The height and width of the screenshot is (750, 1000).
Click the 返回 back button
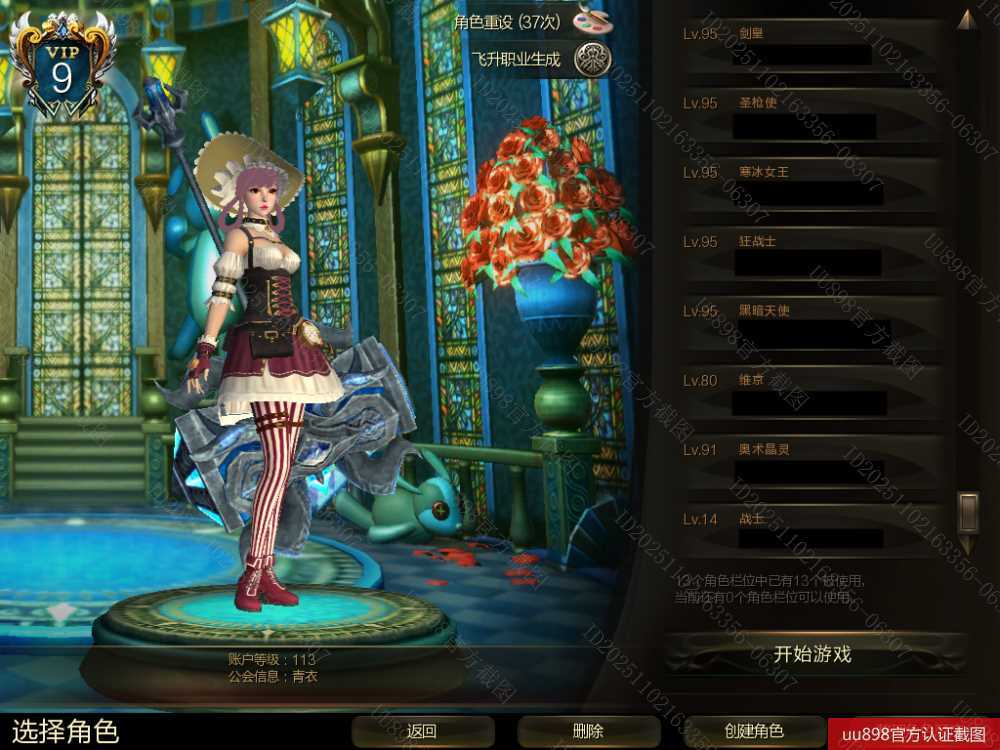[422, 731]
